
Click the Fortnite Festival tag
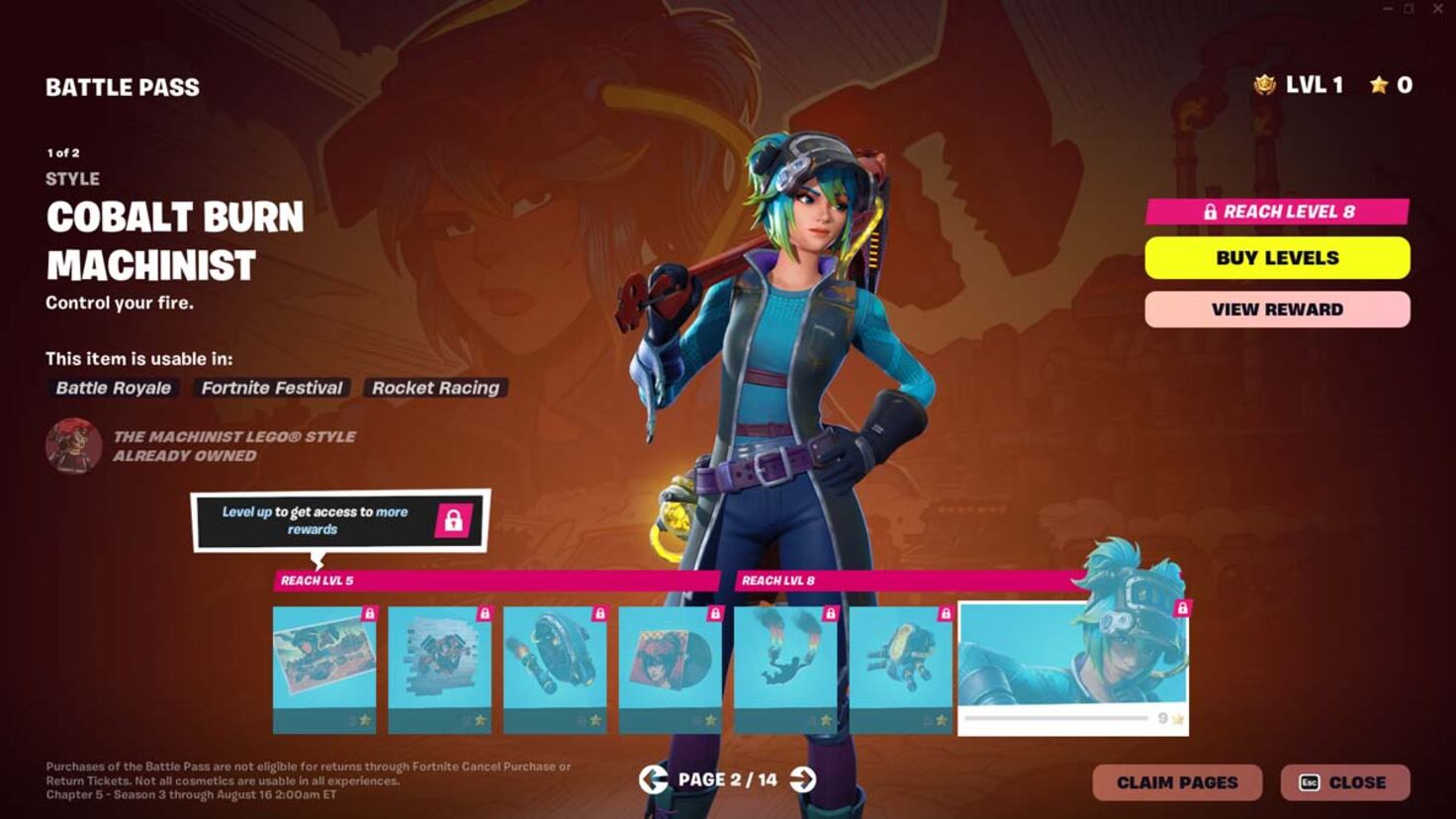tap(271, 388)
